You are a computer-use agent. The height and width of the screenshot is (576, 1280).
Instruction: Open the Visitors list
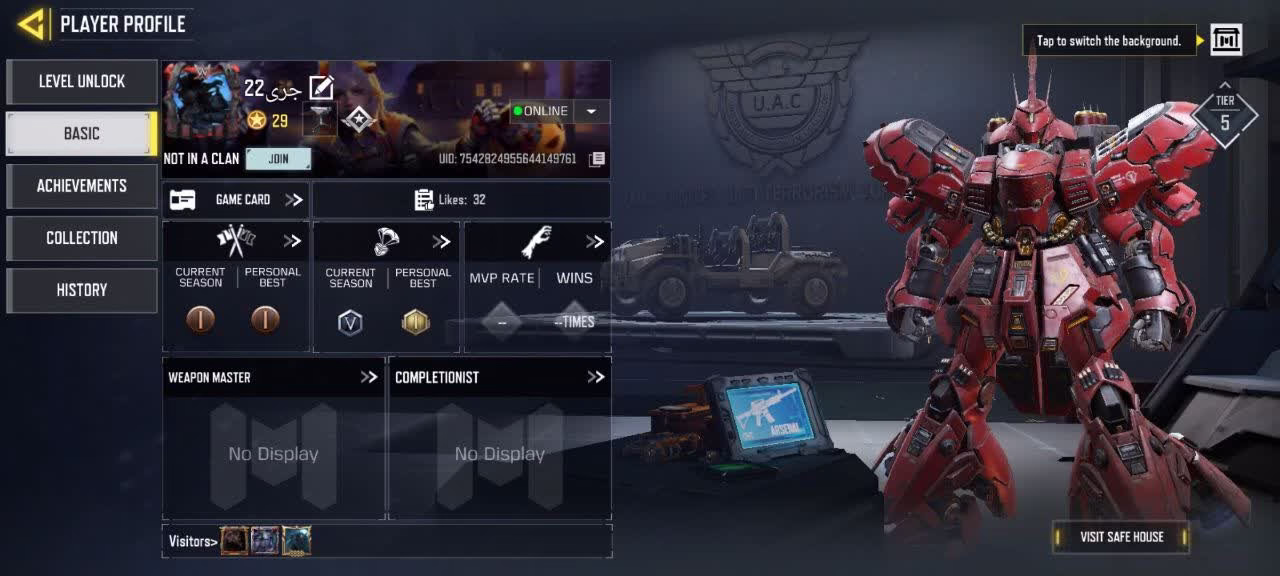(x=193, y=541)
